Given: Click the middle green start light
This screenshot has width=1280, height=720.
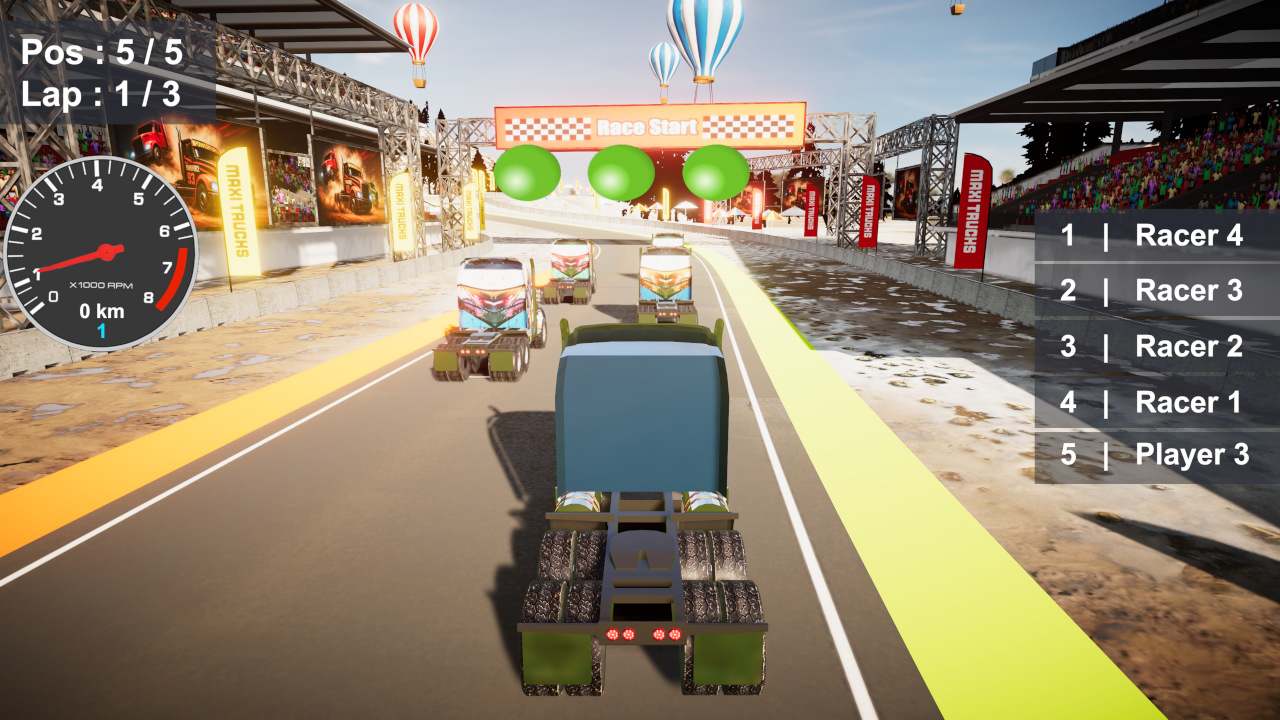Looking at the screenshot, I should pyautogui.click(x=621, y=172).
